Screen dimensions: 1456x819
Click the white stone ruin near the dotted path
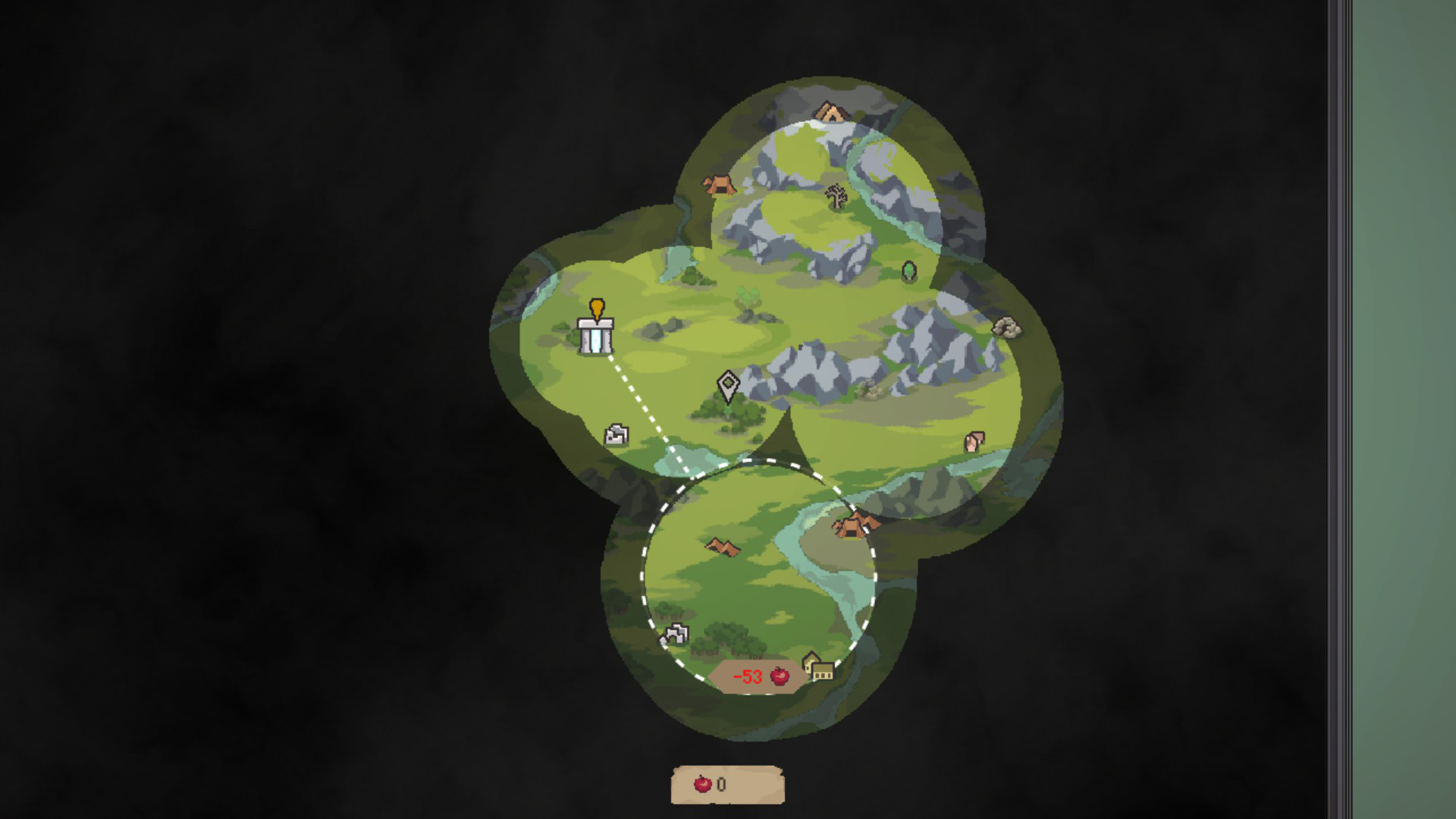(616, 435)
